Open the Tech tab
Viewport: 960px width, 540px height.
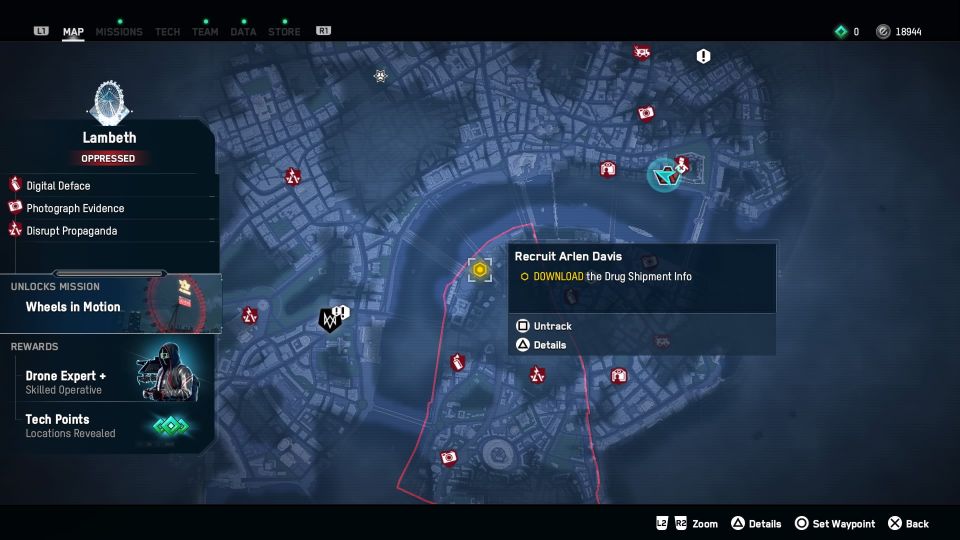[x=168, y=32]
